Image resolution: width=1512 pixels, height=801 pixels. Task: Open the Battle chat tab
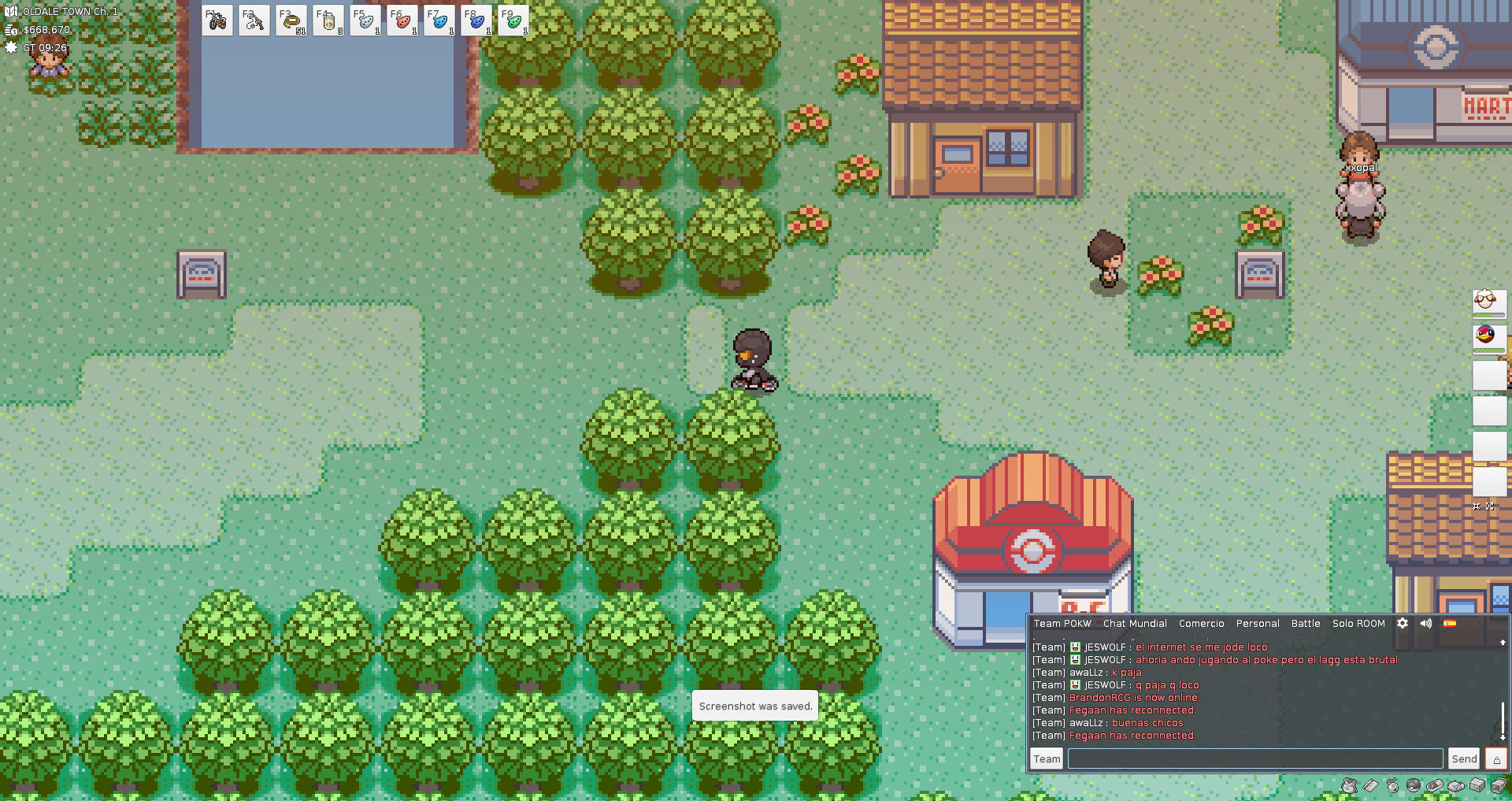point(1306,624)
